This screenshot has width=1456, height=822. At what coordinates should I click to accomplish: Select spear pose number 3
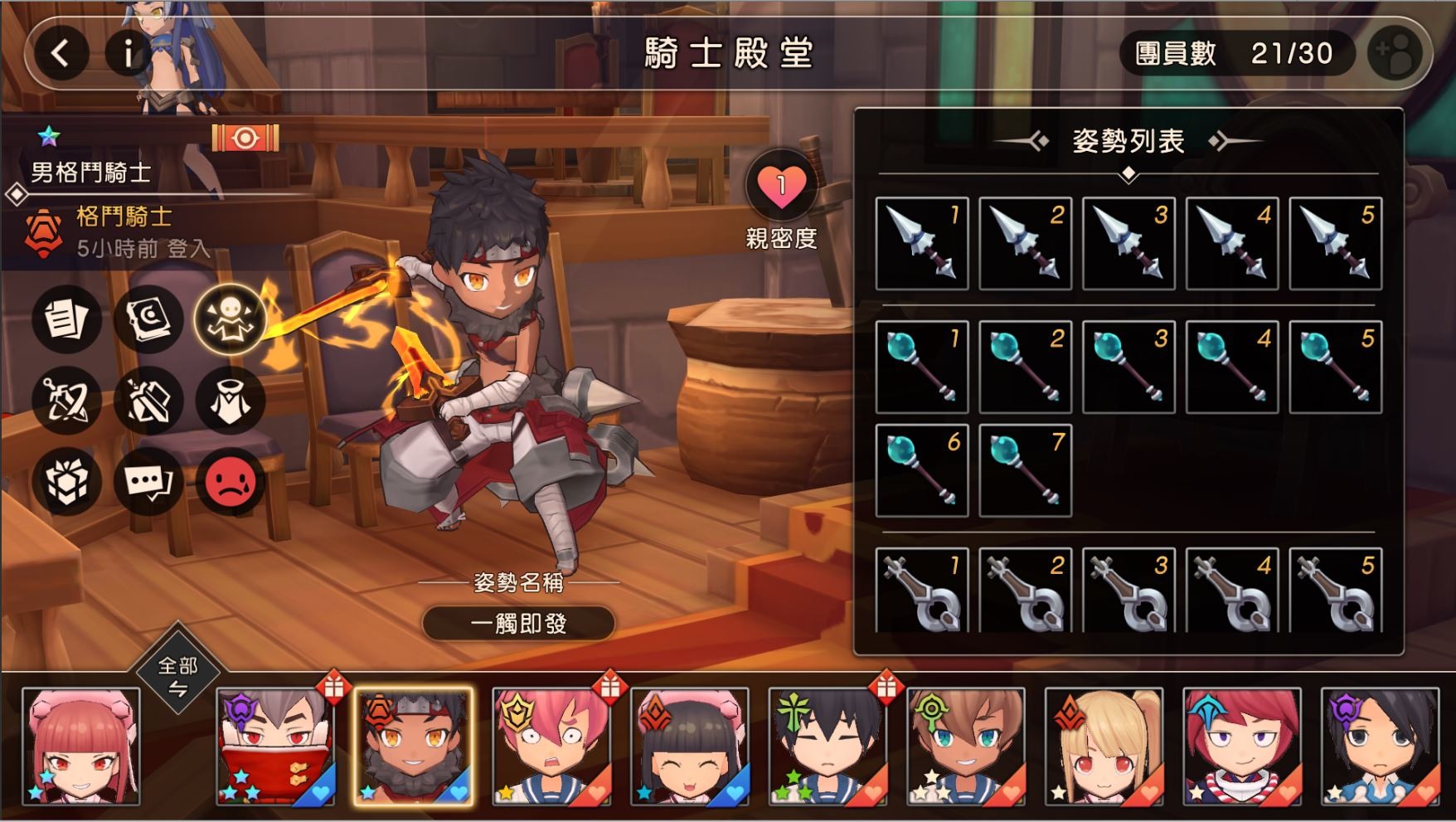[x=1128, y=243]
